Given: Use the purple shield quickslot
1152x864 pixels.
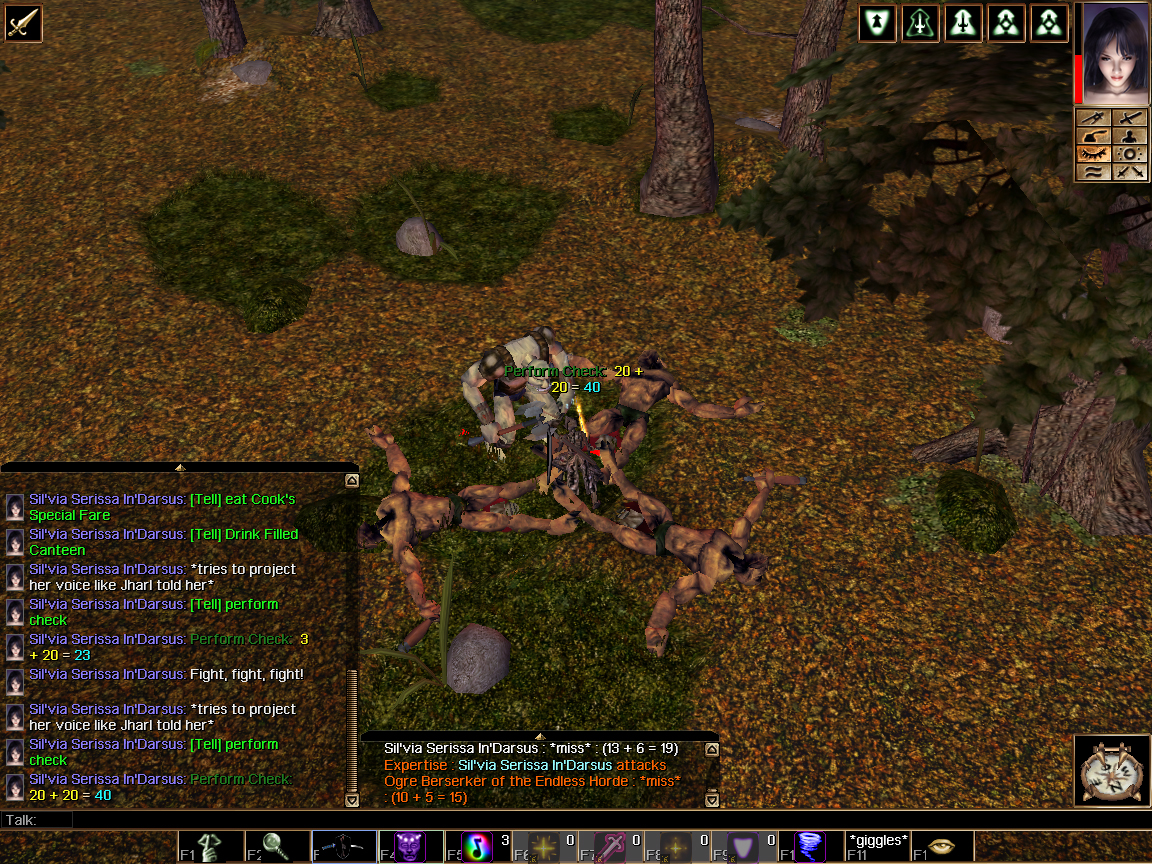Looking at the screenshot, I should click(x=744, y=847).
